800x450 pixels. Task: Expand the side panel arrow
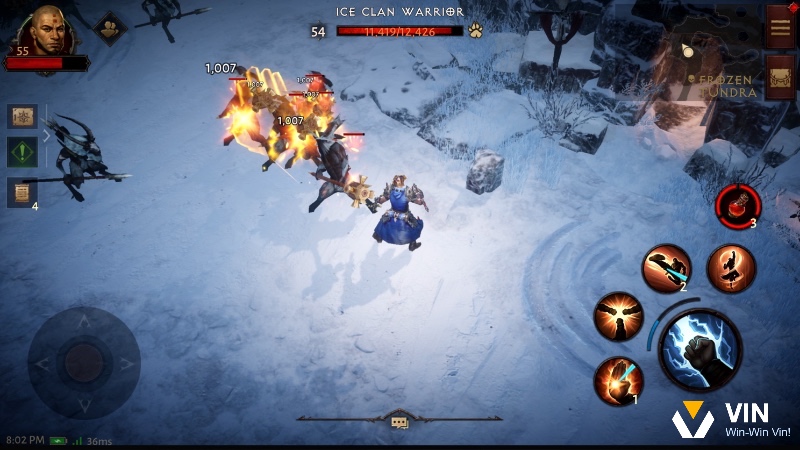click(45, 136)
